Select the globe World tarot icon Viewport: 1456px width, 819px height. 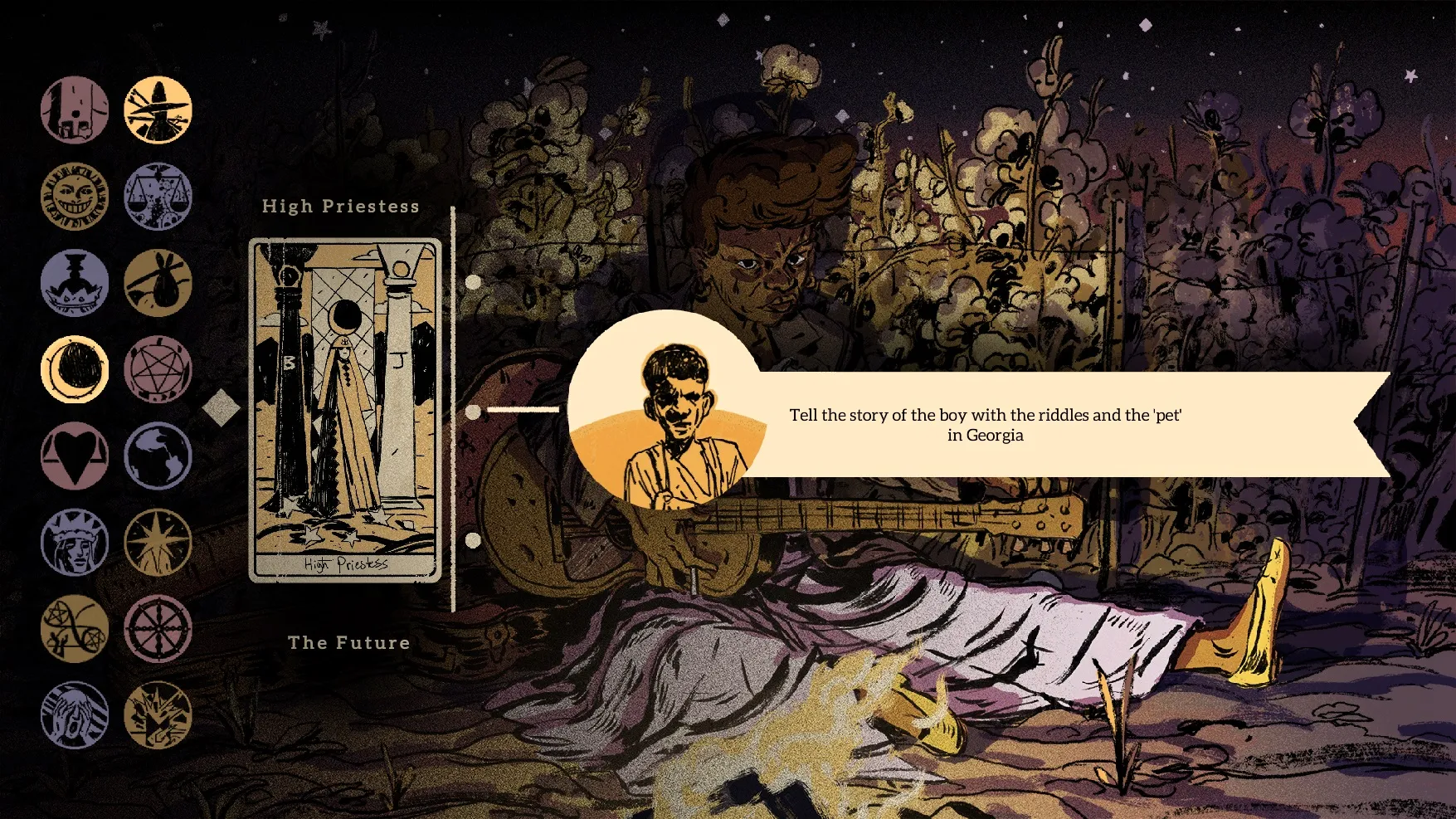point(158,456)
